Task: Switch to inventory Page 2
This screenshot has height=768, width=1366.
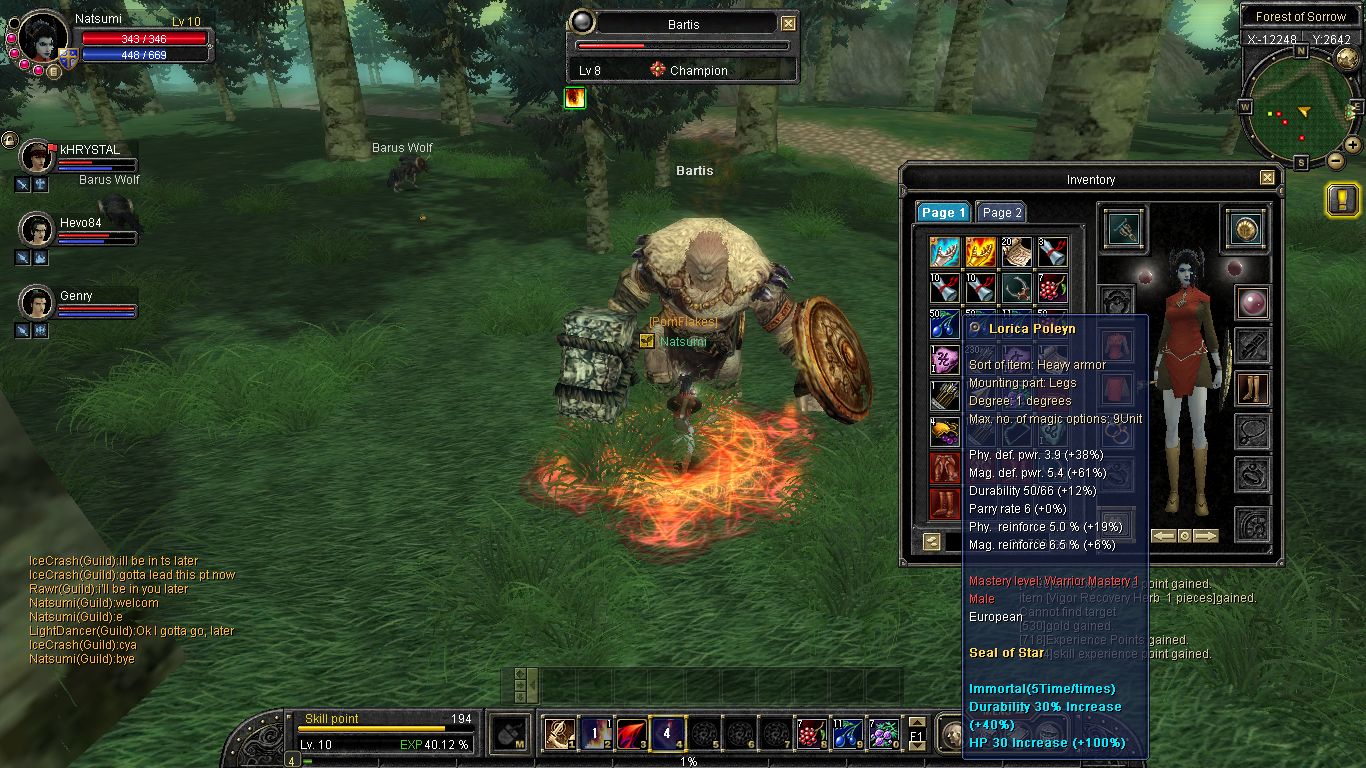Action: tap(1001, 212)
